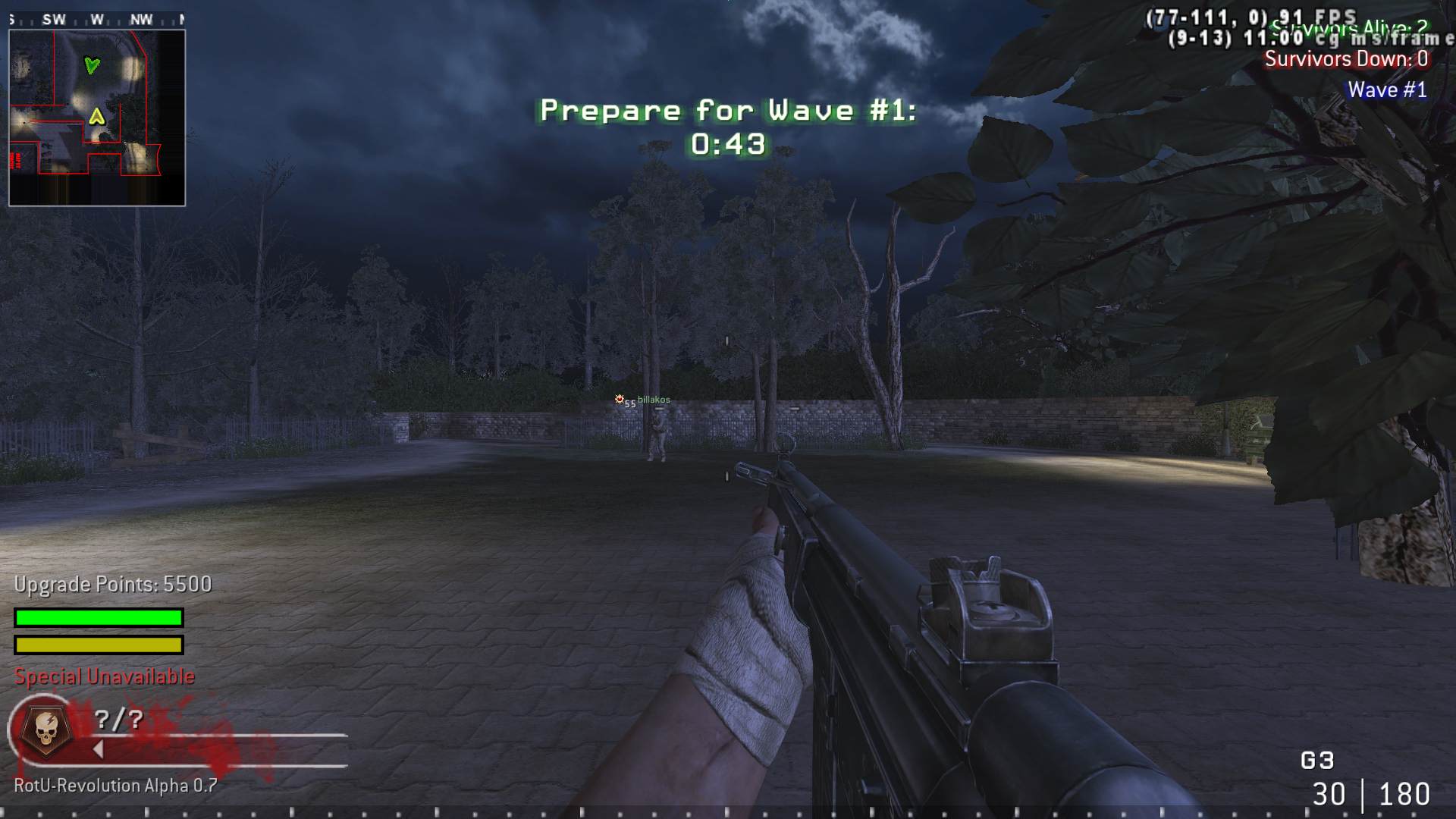This screenshot has height=819, width=1456.
Task: Click the yellow stamina bar
Action: [x=97, y=645]
